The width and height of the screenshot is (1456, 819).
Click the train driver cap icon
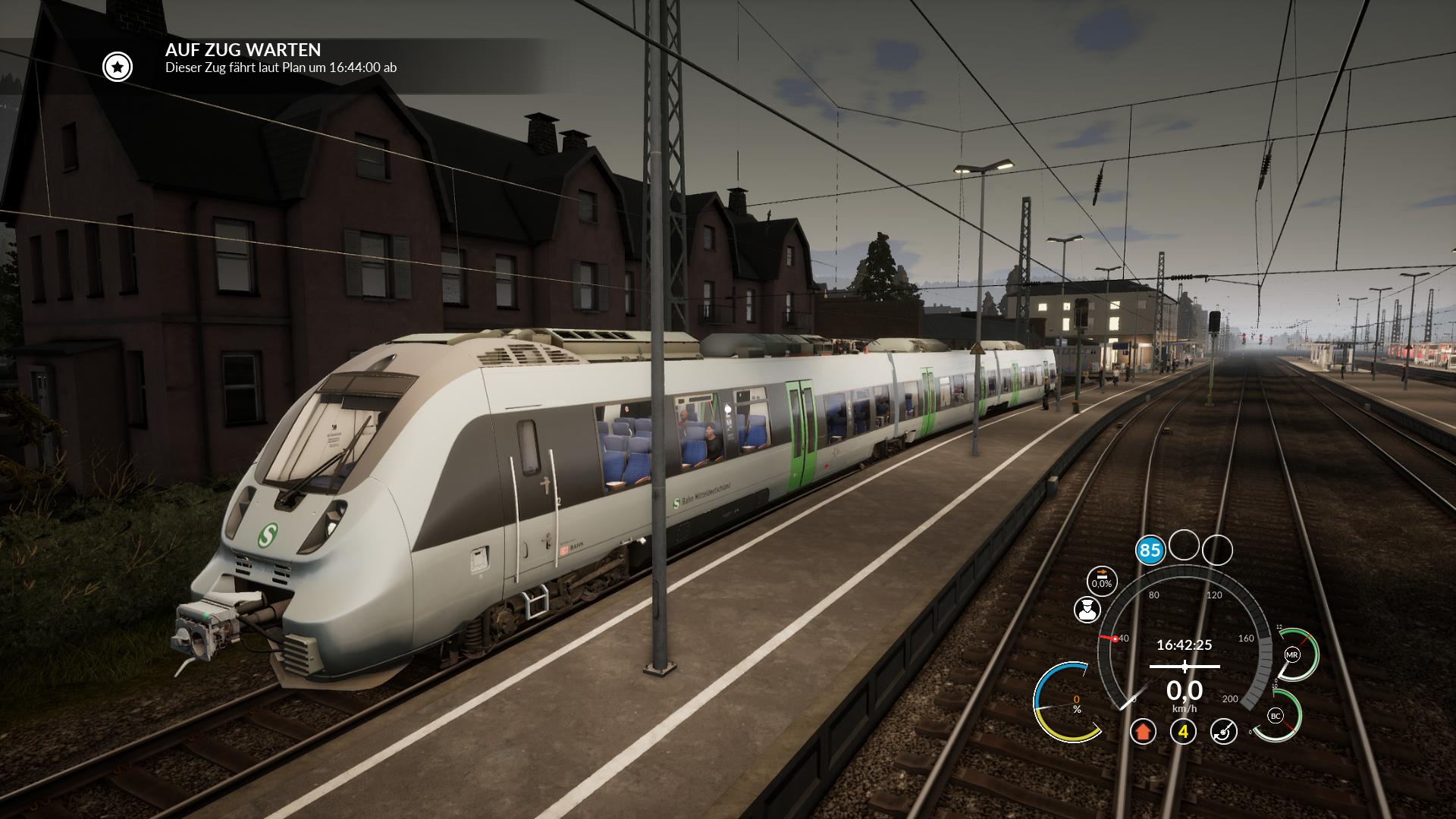point(1087,610)
